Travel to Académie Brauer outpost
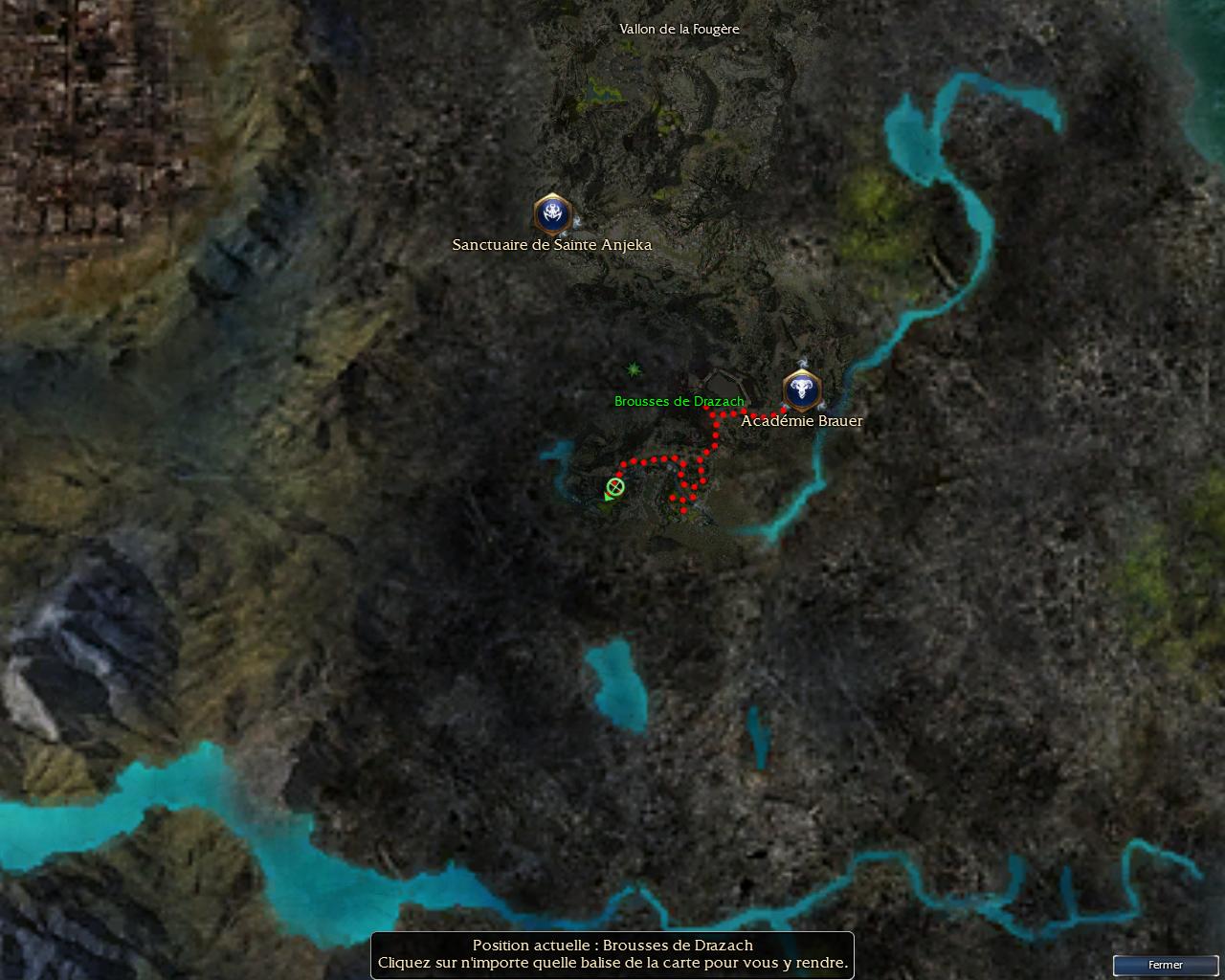This screenshot has width=1225, height=980. pyautogui.click(x=801, y=390)
